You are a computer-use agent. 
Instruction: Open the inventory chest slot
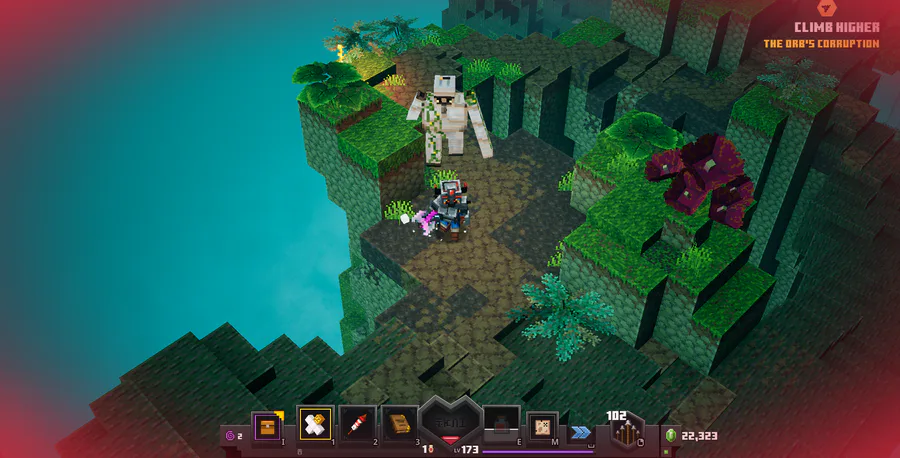point(266,426)
